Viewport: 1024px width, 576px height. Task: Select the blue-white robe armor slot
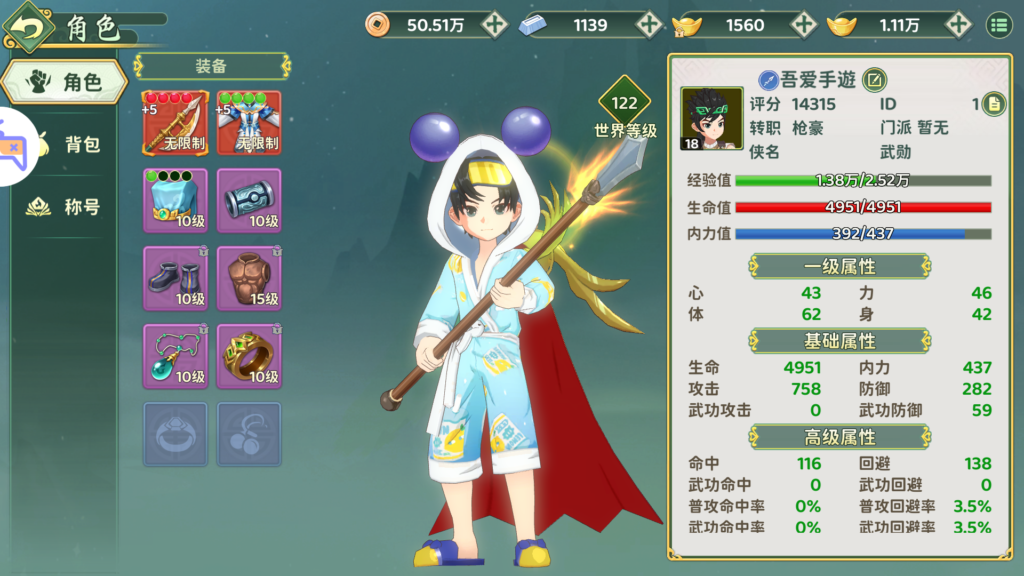[249, 122]
